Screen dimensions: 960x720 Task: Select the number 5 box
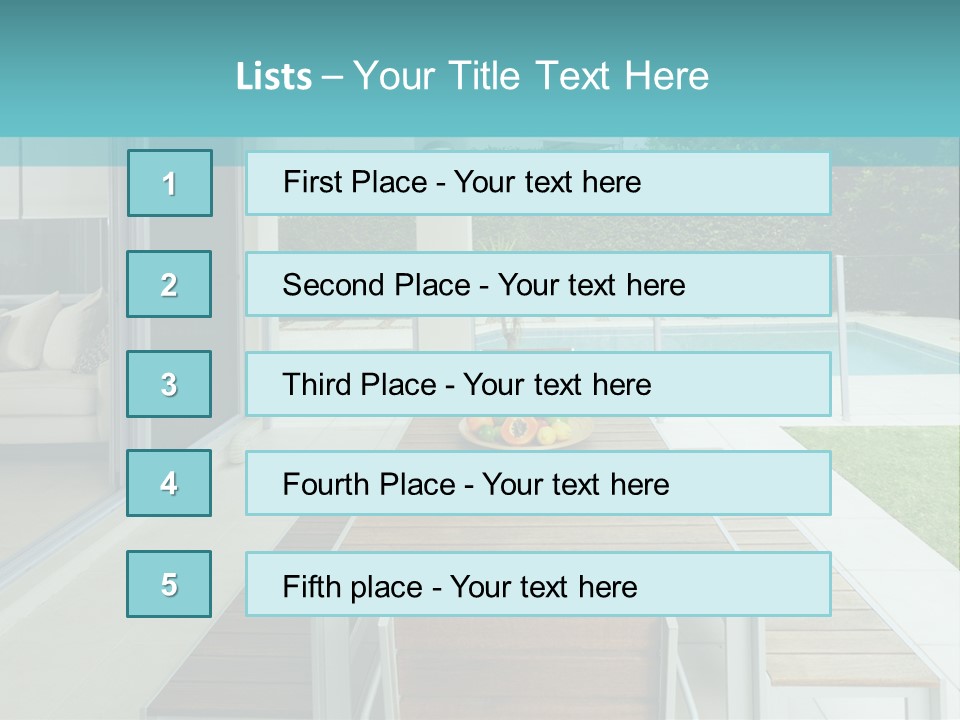click(x=169, y=584)
